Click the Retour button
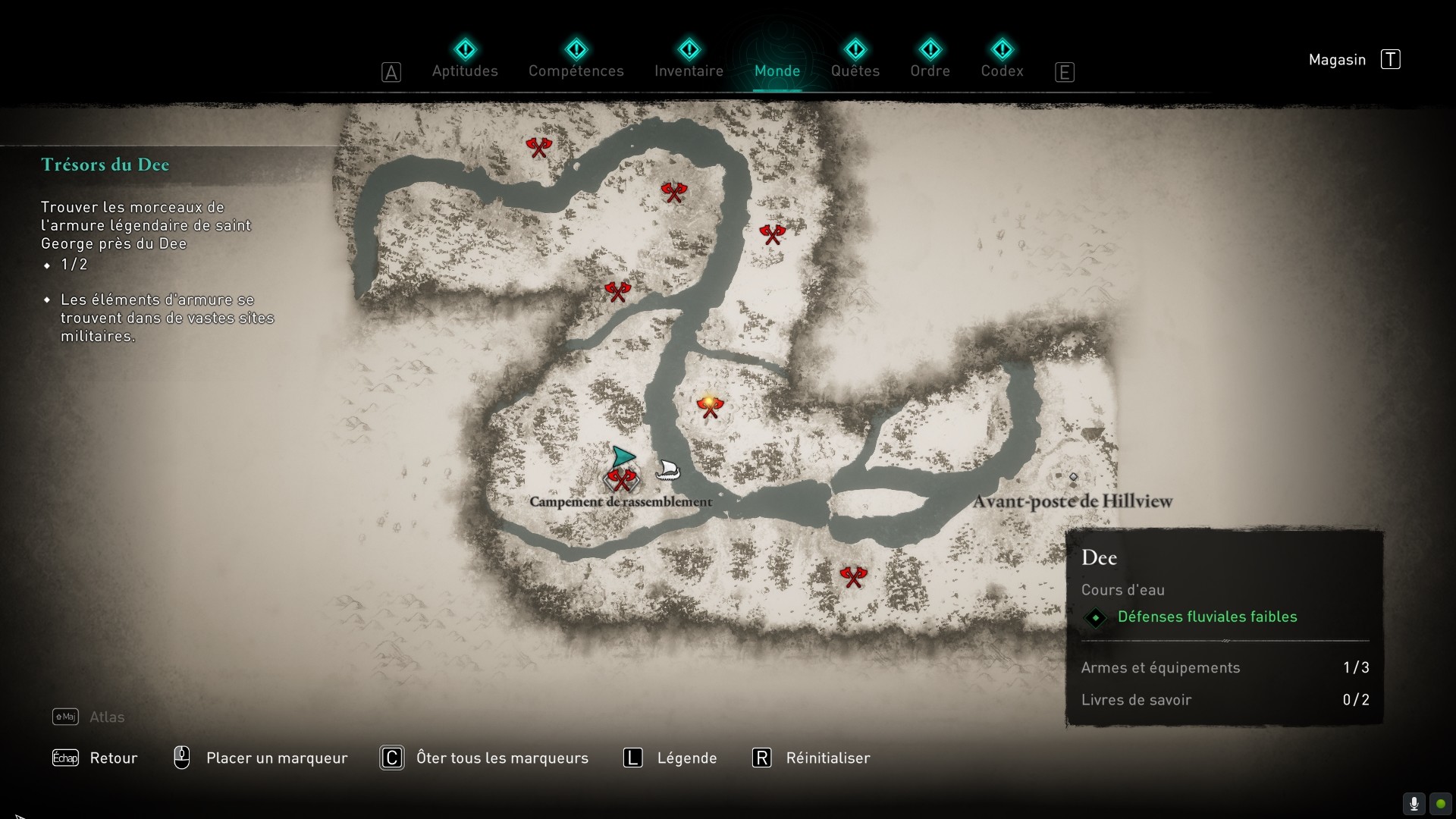Image resolution: width=1456 pixels, height=819 pixels. point(112,758)
